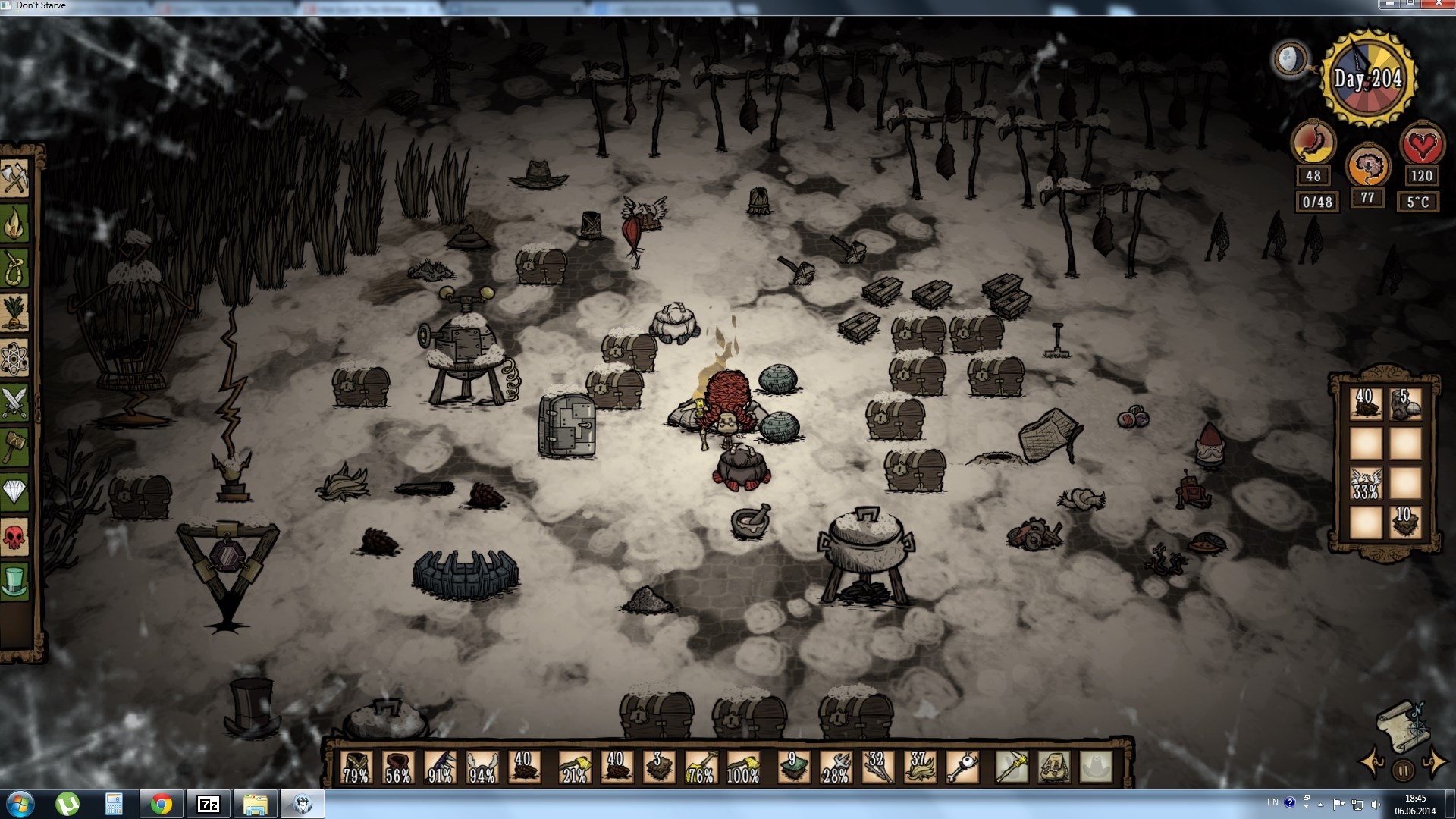This screenshot has height=819, width=1456.
Task: Rotate the camera right
Action: click(x=1434, y=761)
